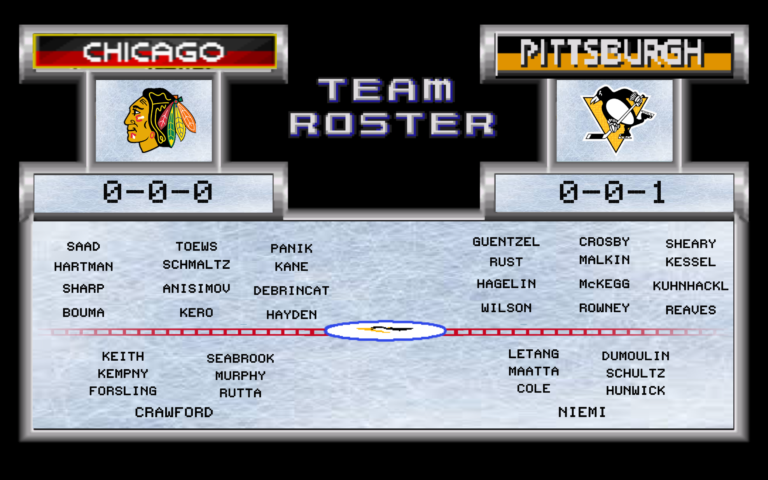
Task: Click the Chicago Blackhawks logo
Action: click(154, 120)
